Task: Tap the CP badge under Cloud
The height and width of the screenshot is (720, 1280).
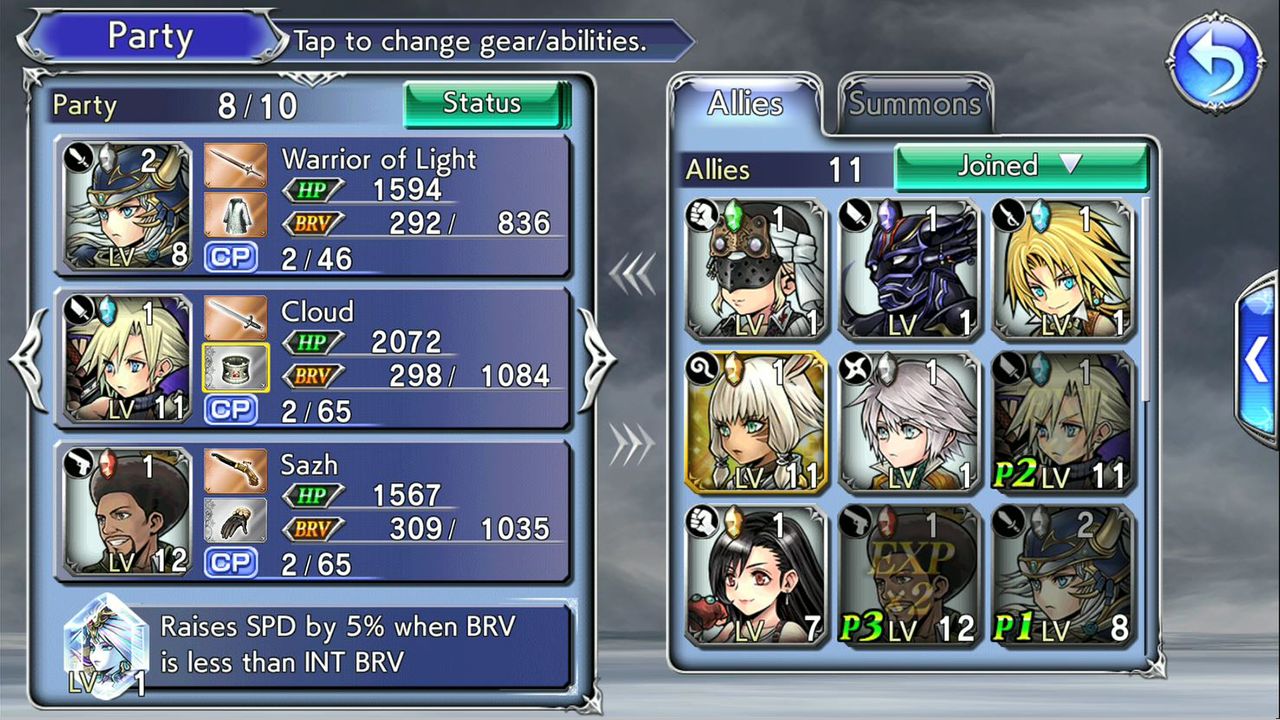Action: (x=231, y=409)
